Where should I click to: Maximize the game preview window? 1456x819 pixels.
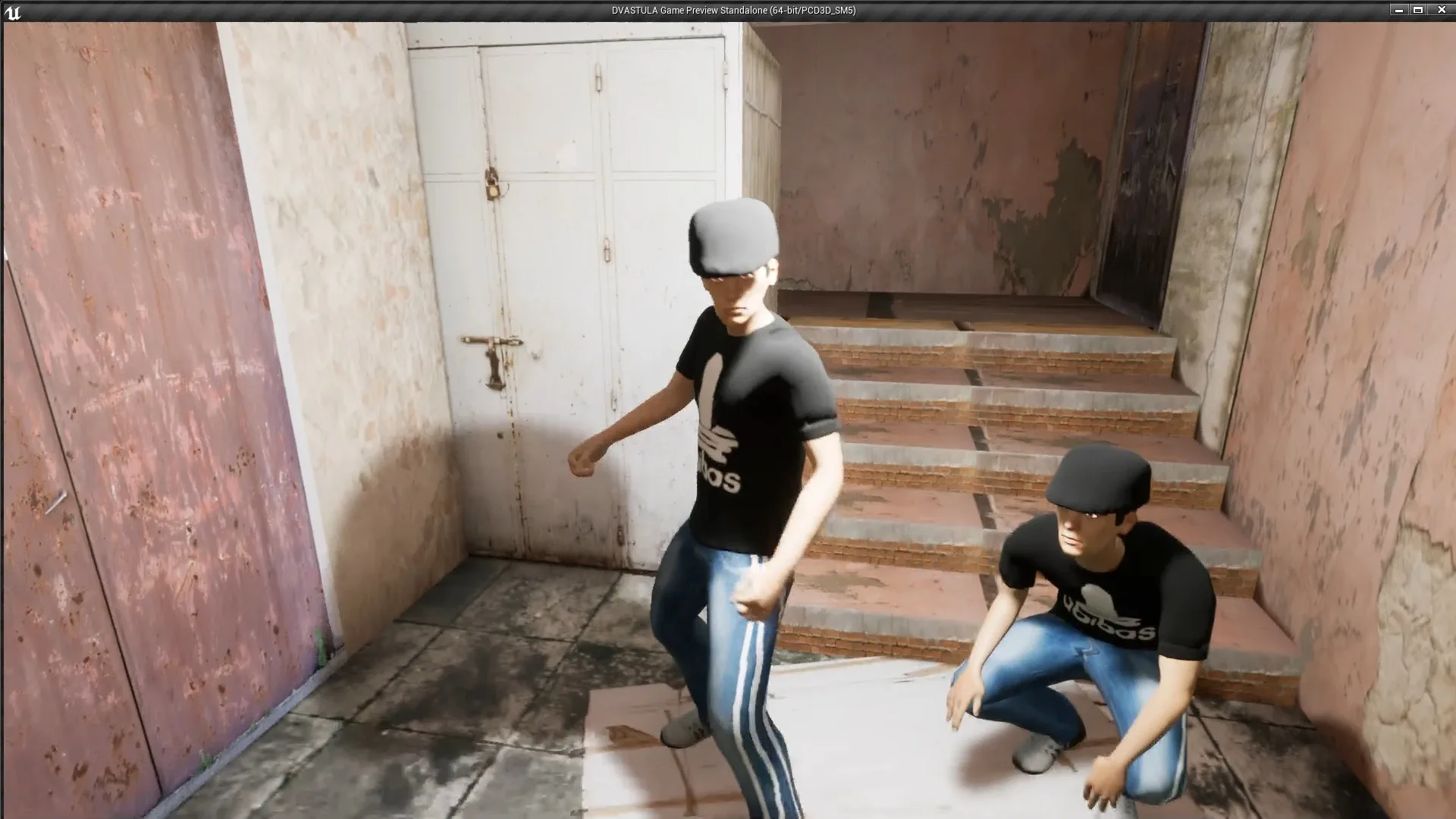(1417, 10)
